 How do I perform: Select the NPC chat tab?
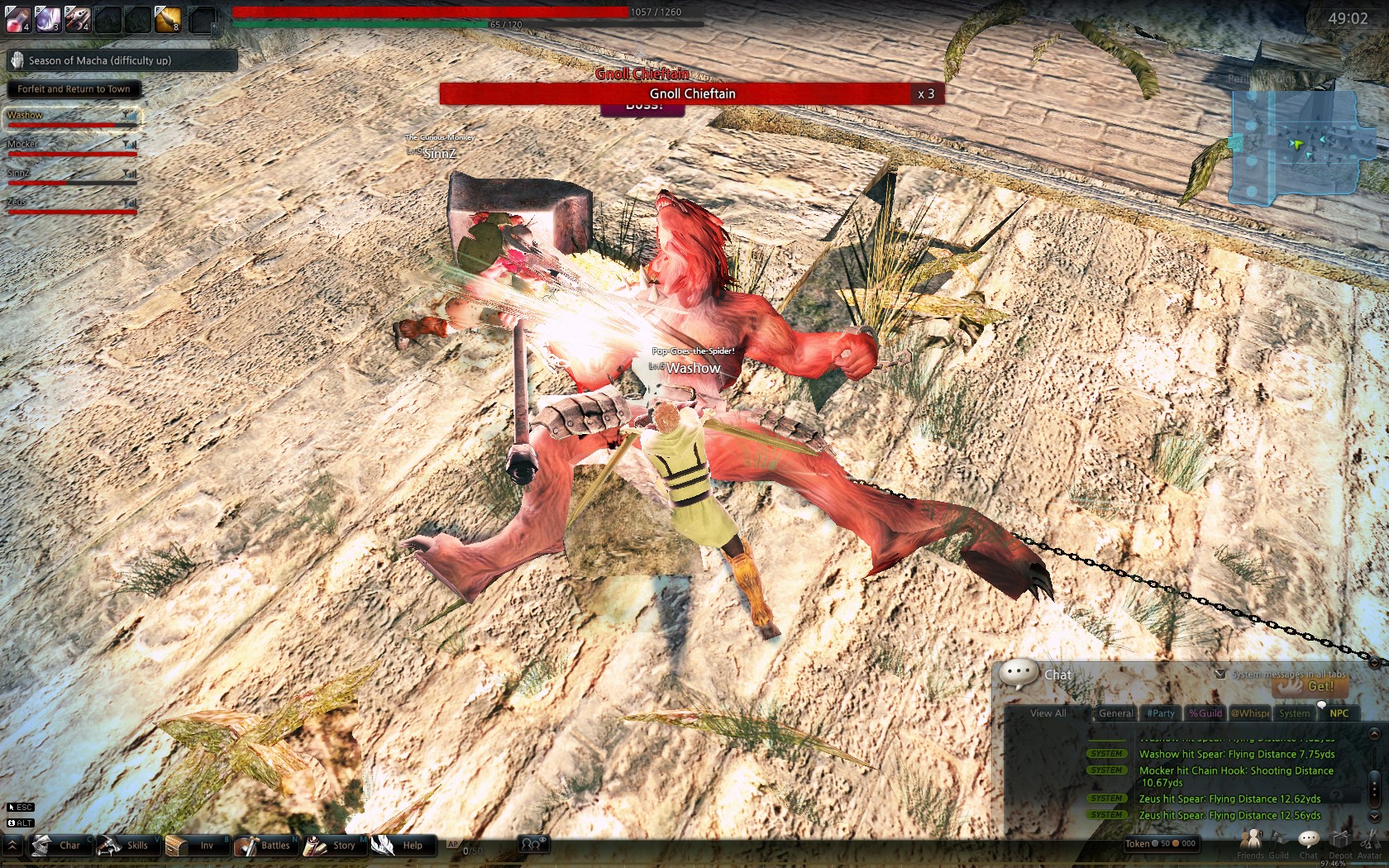(x=1339, y=713)
